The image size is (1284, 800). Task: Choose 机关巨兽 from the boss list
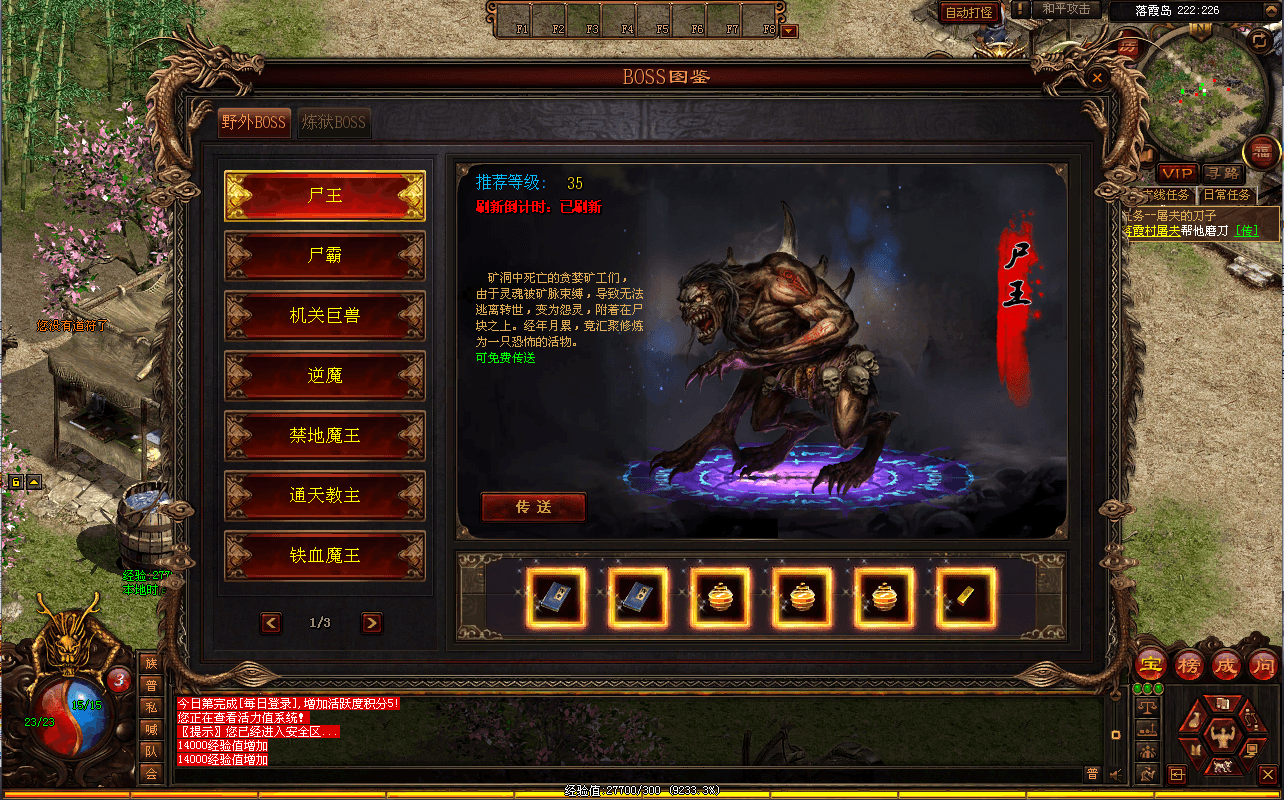click(325, 316)
